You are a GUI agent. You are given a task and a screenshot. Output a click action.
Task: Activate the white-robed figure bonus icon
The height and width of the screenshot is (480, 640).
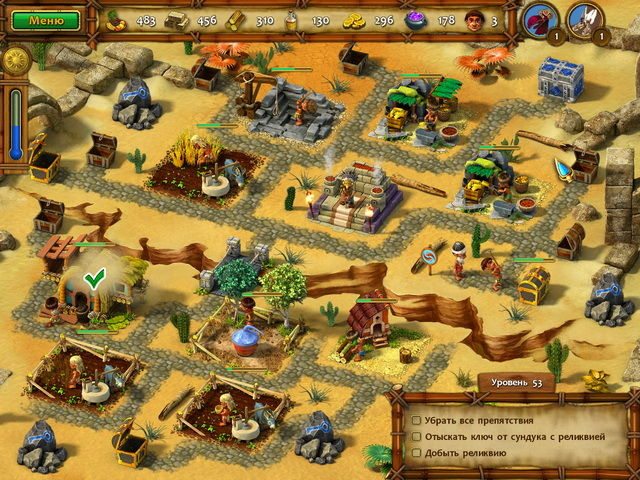(x=584, y=19)
